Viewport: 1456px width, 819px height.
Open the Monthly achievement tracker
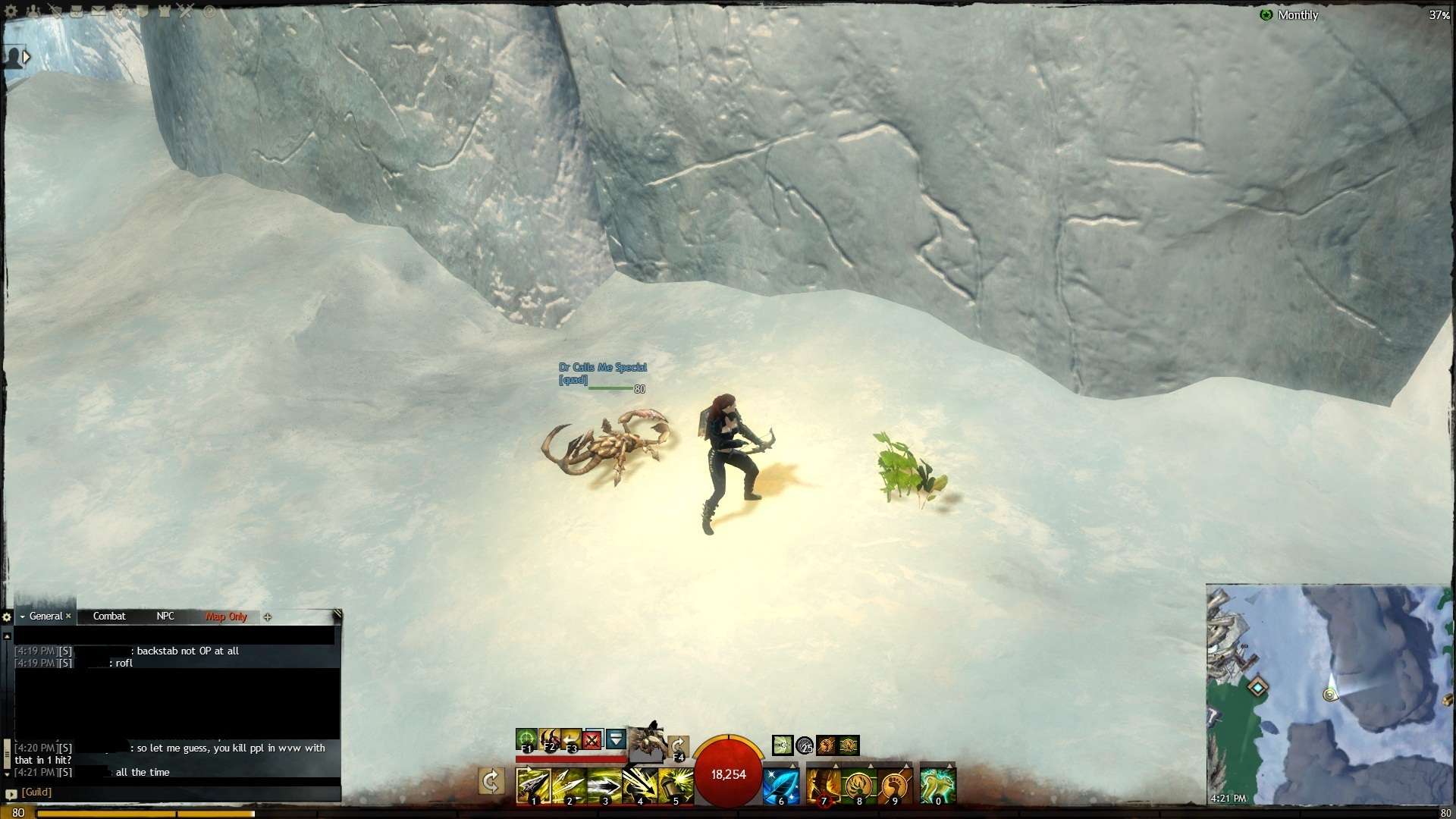click(1297, 15)
